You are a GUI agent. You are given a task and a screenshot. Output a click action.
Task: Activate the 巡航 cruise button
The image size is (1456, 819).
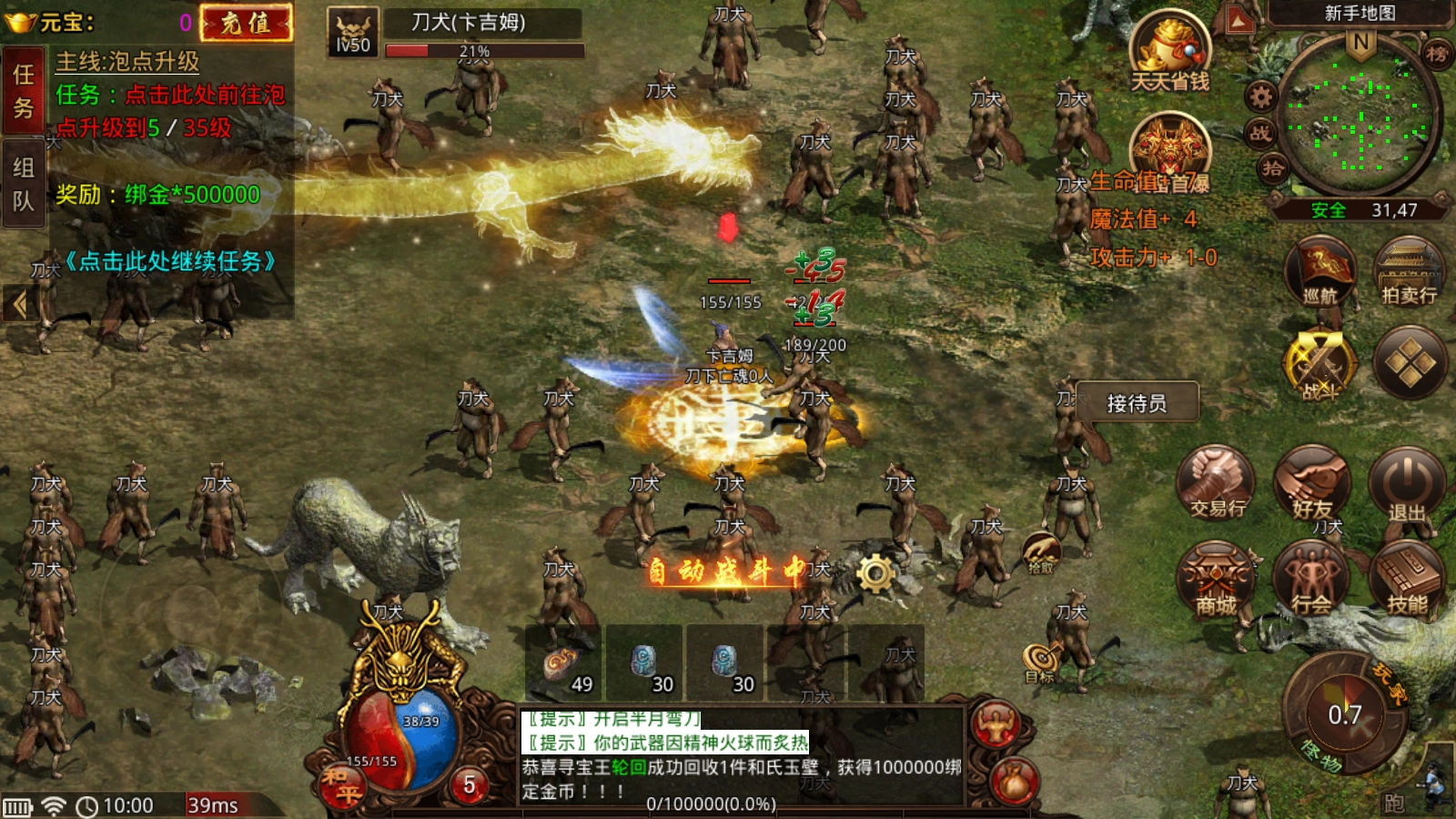click(x=1319, y=271)
